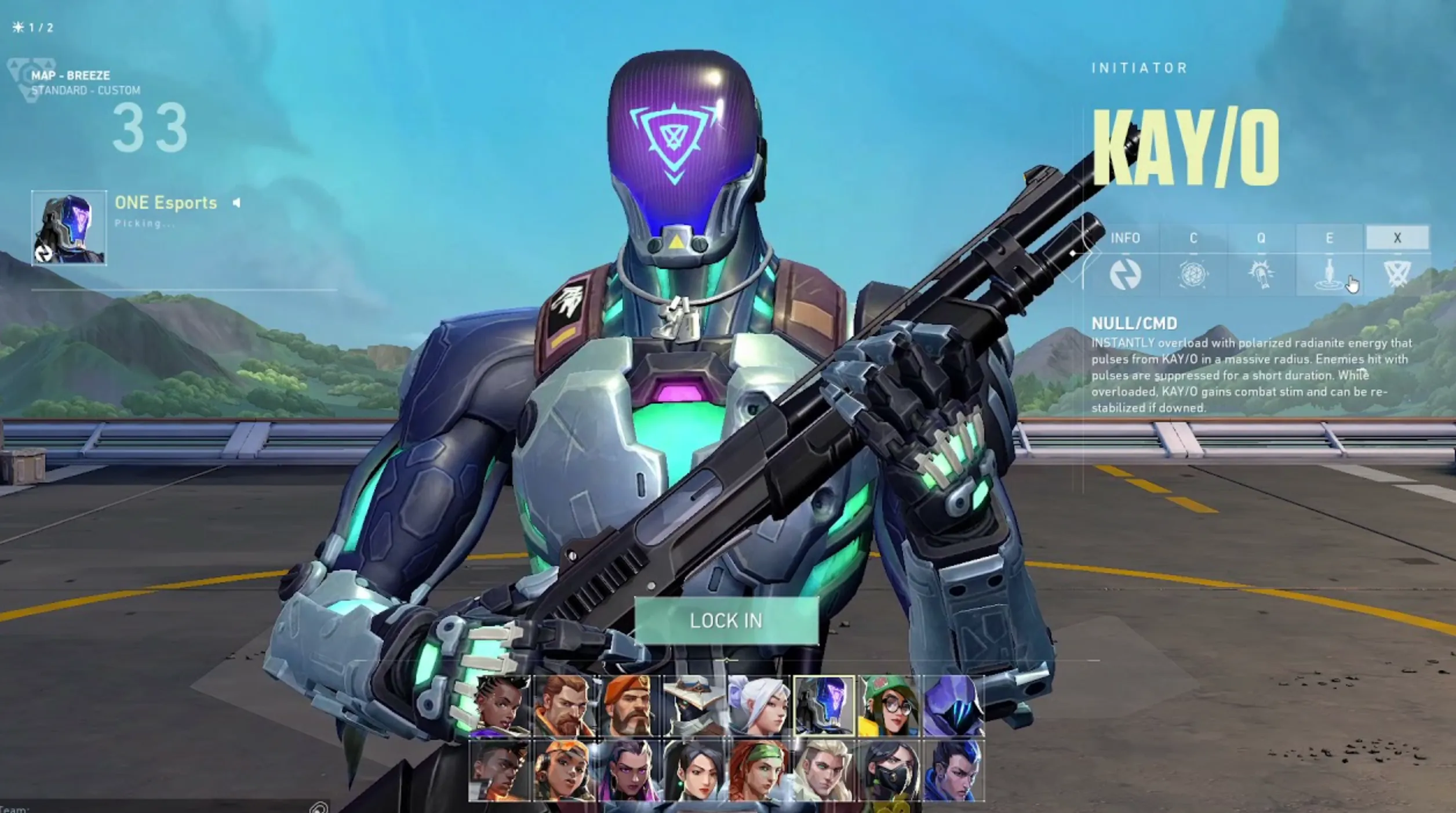View the E ability ZERO/POINT icon
The height and width of the screenshot is (813, 1456).
point(1329,275)
